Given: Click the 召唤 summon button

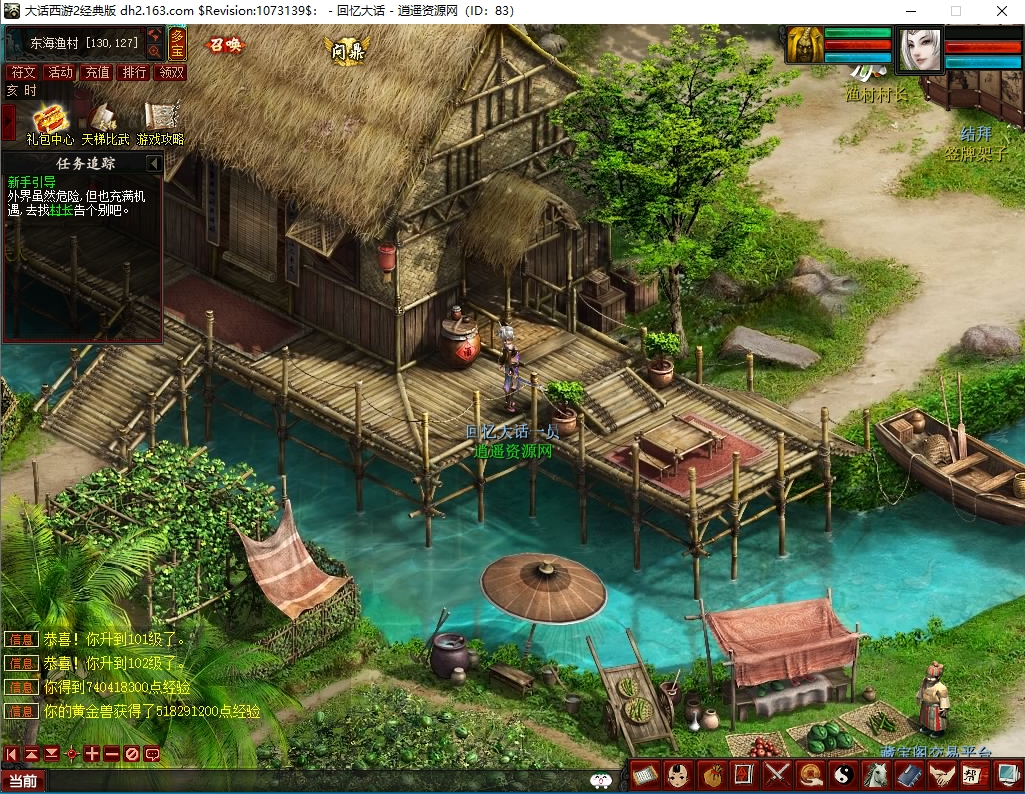Looking at the screenshot, I should click(x=224, y=45).
